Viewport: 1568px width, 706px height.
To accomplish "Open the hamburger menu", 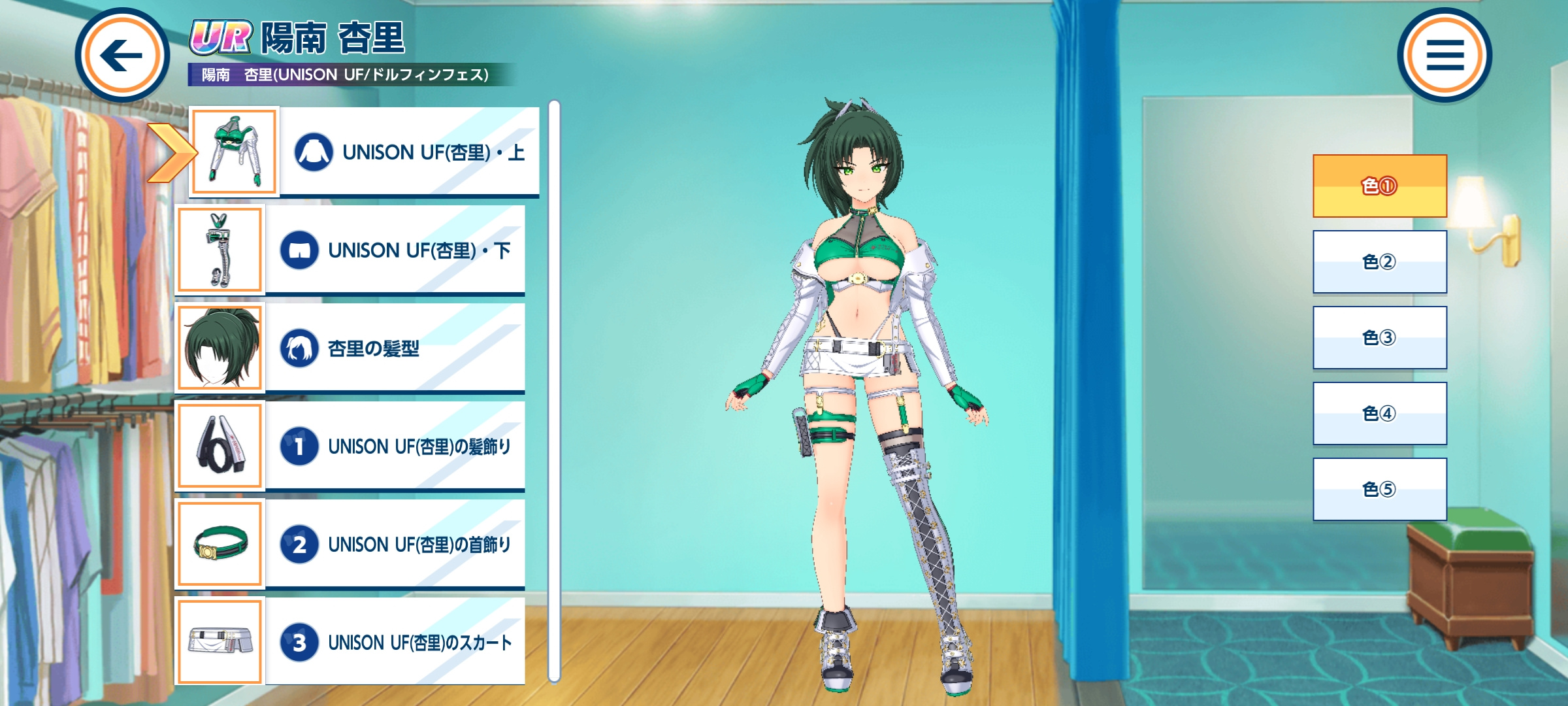I will 1445,56.
